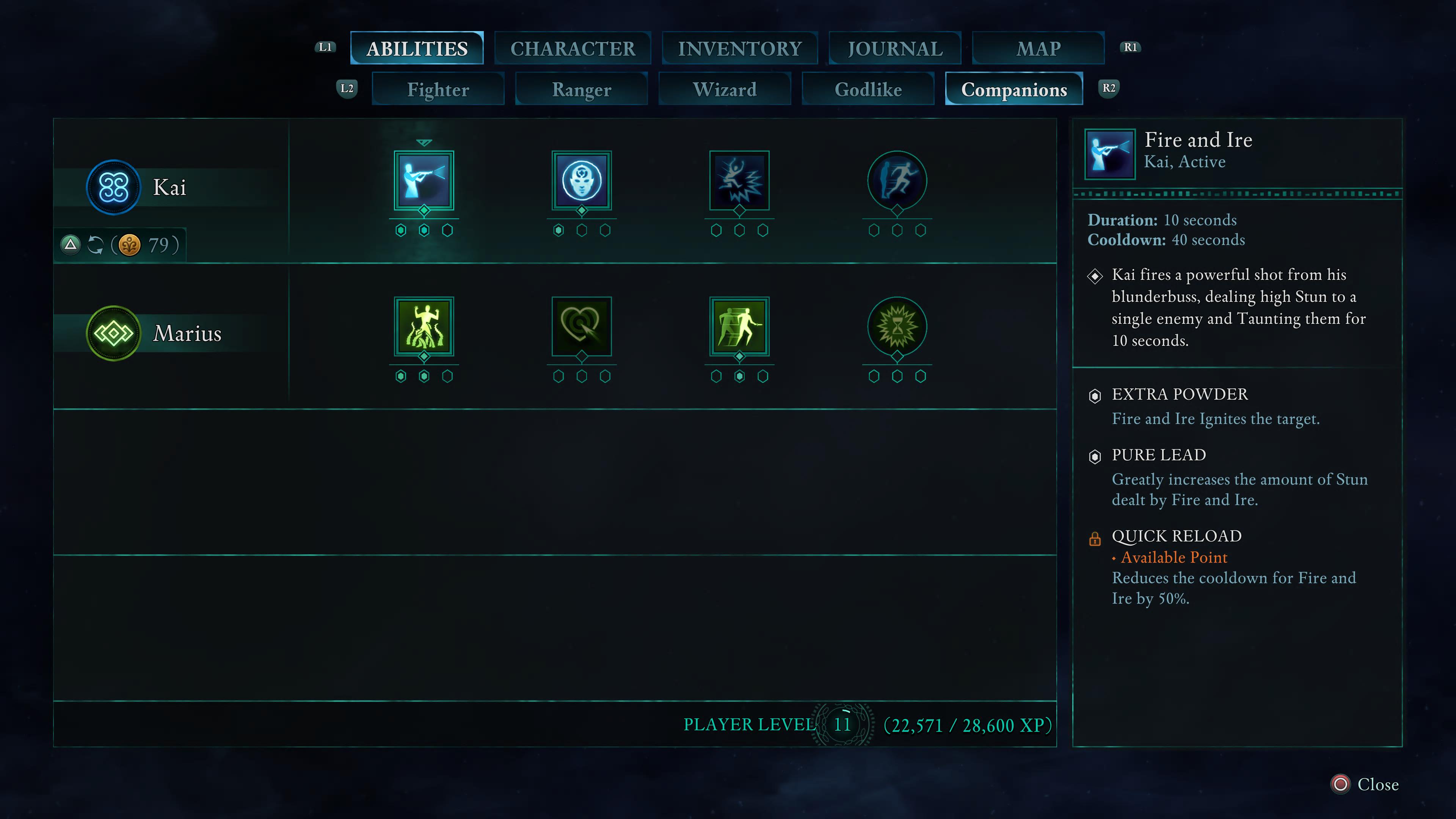The height and width of the screenshot is (819, 1456).
Task: Open the Inventory tab
Action: 739,49
